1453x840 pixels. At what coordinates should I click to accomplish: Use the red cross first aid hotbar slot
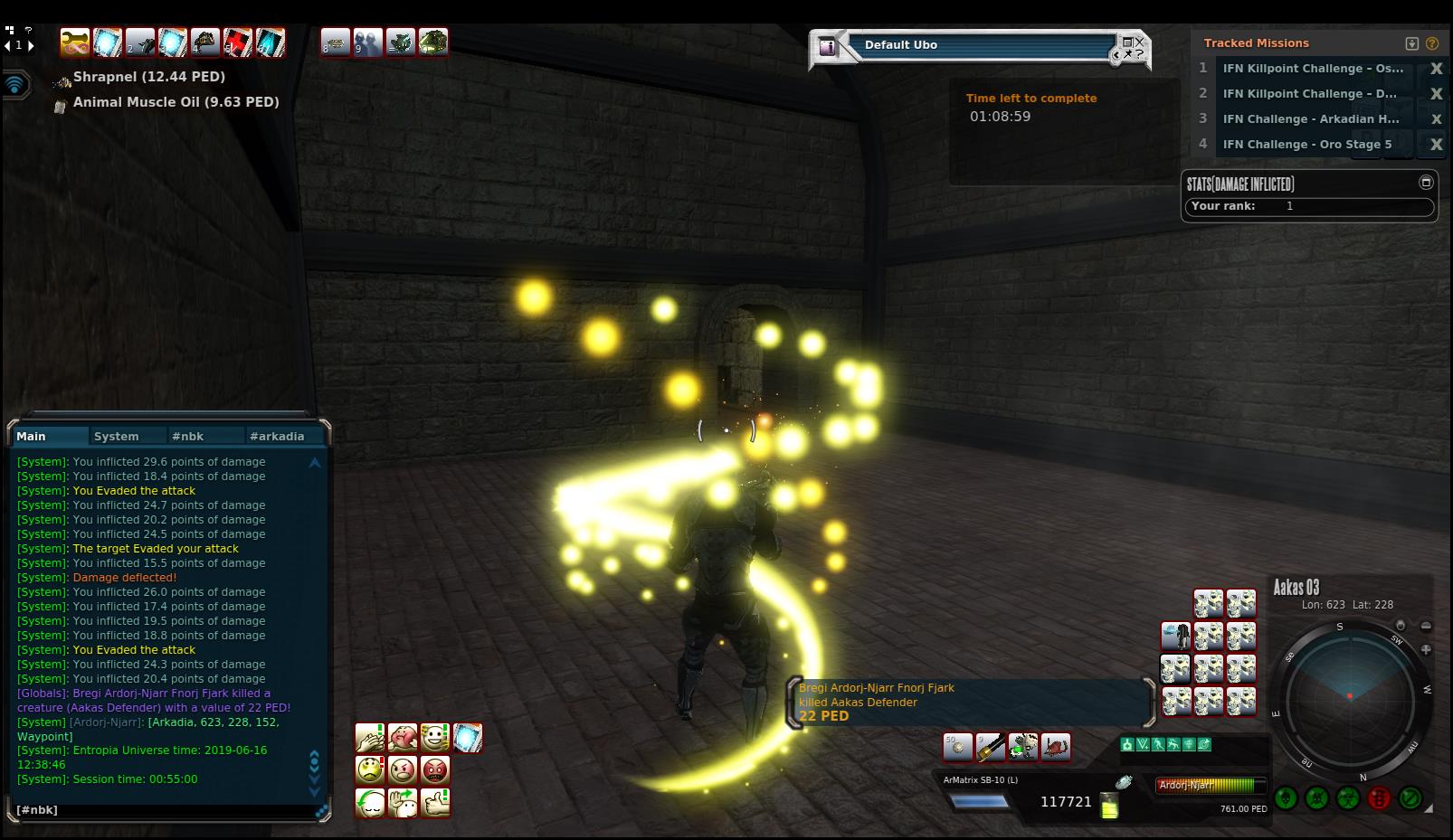coord(238,42)
